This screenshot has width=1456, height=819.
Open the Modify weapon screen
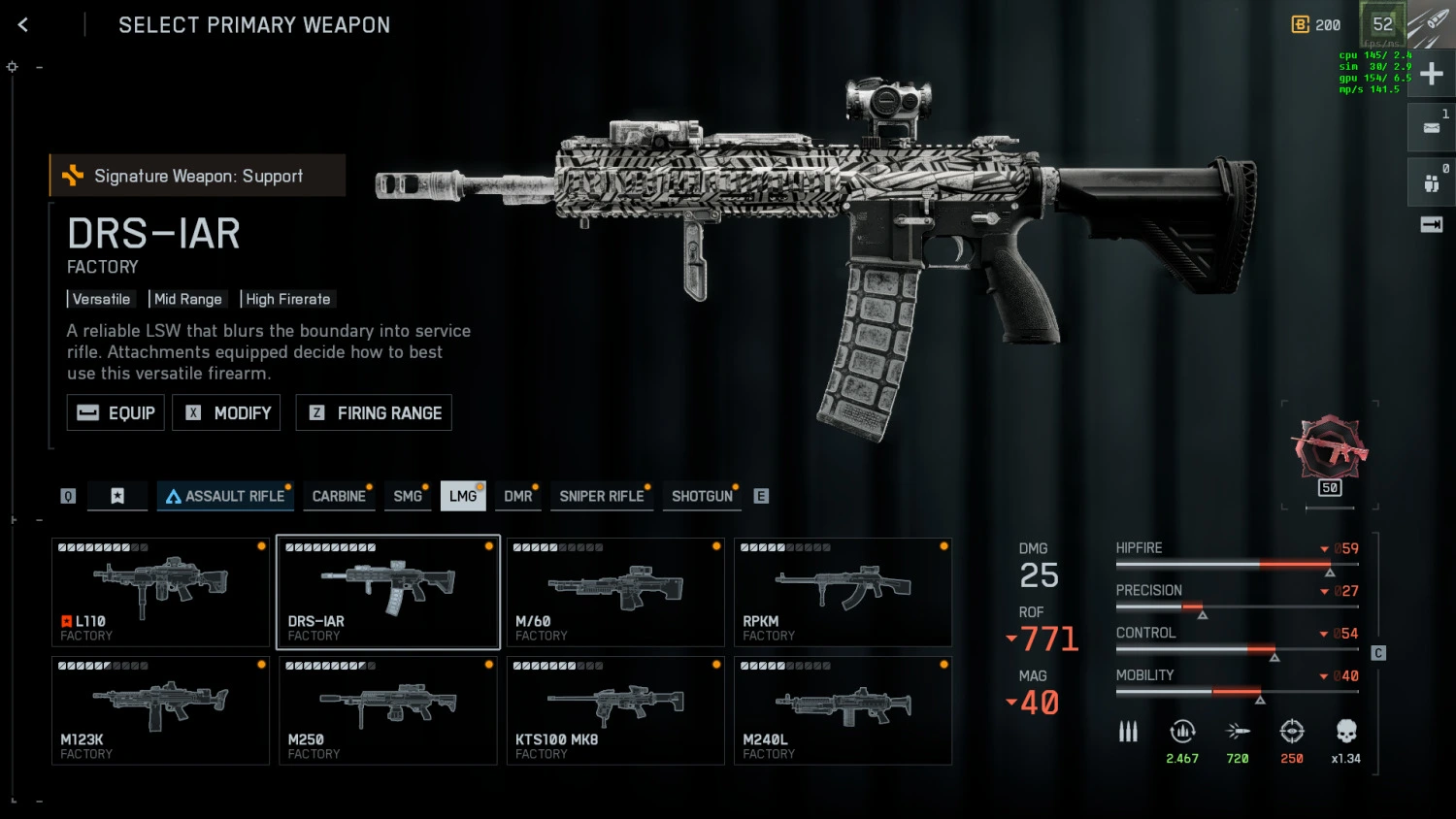point(226,412)
